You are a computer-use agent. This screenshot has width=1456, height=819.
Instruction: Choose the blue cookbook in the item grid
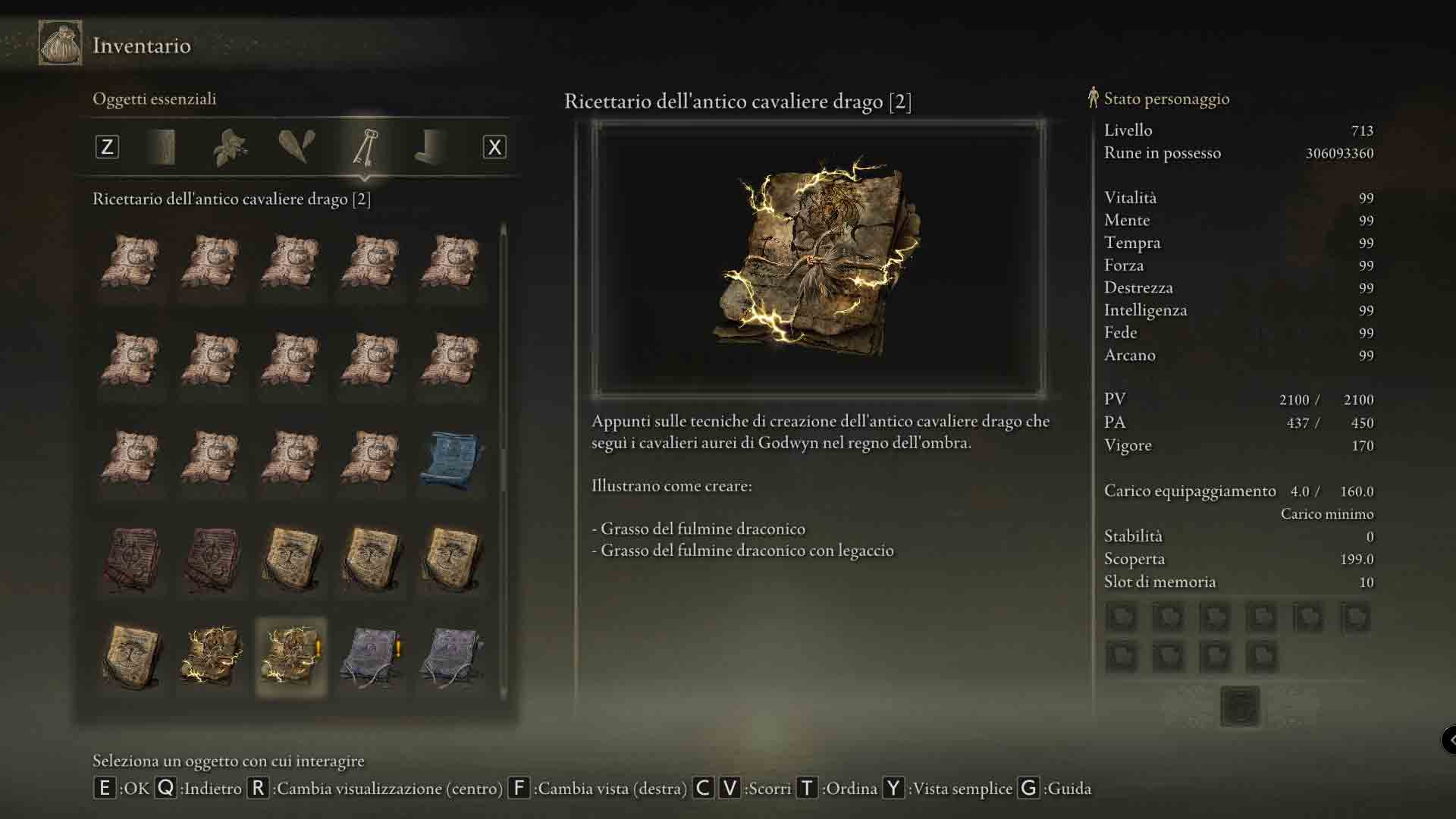pos(452,460)
